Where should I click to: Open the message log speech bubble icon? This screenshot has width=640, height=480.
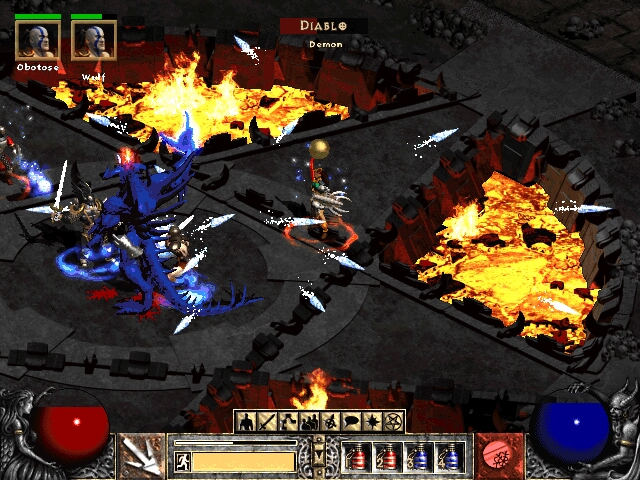[x=351, y=421]
